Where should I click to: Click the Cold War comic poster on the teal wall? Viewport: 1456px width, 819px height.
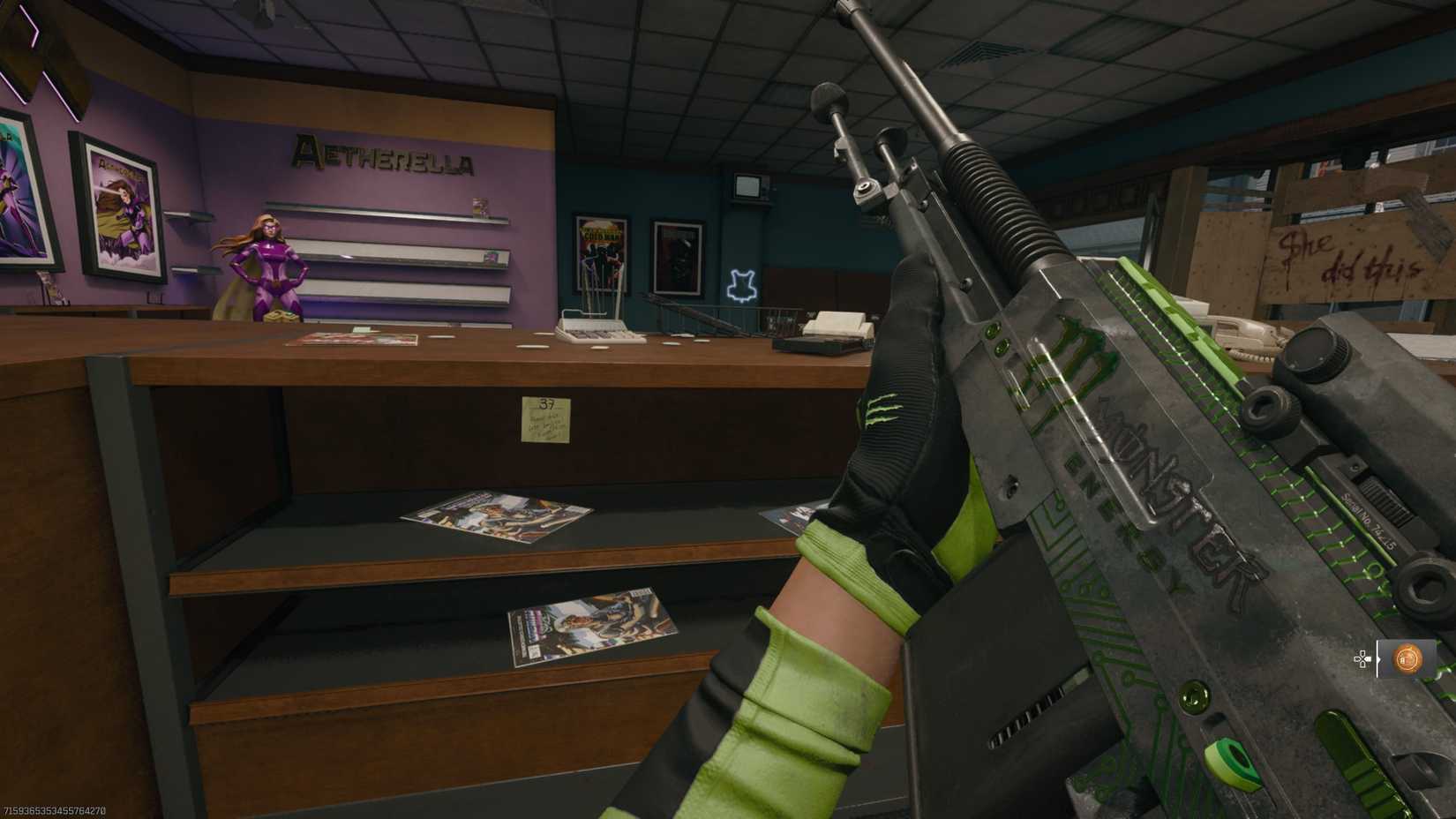[600, 252]
